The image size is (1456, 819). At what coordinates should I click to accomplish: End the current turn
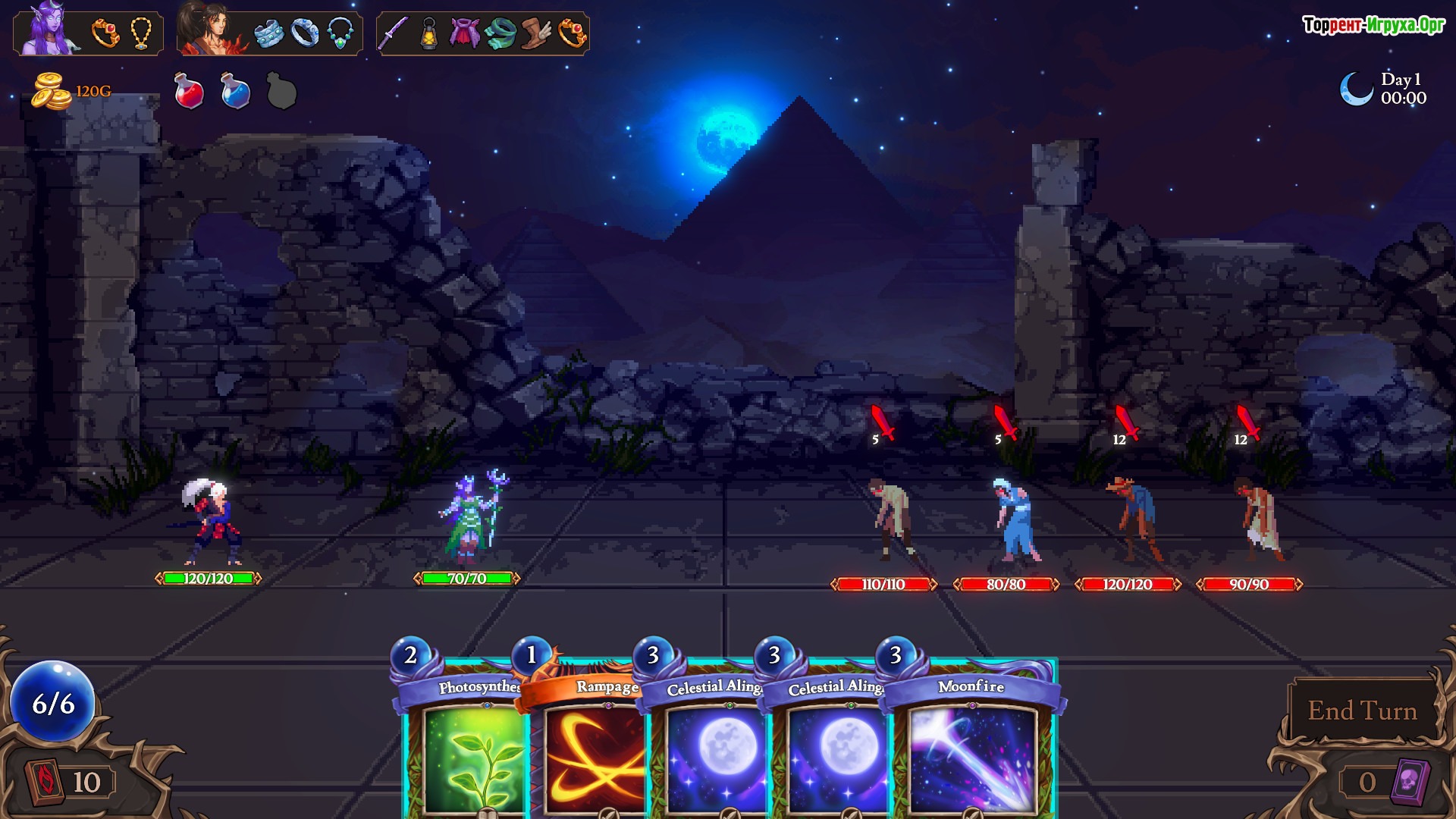[1362, 711]
